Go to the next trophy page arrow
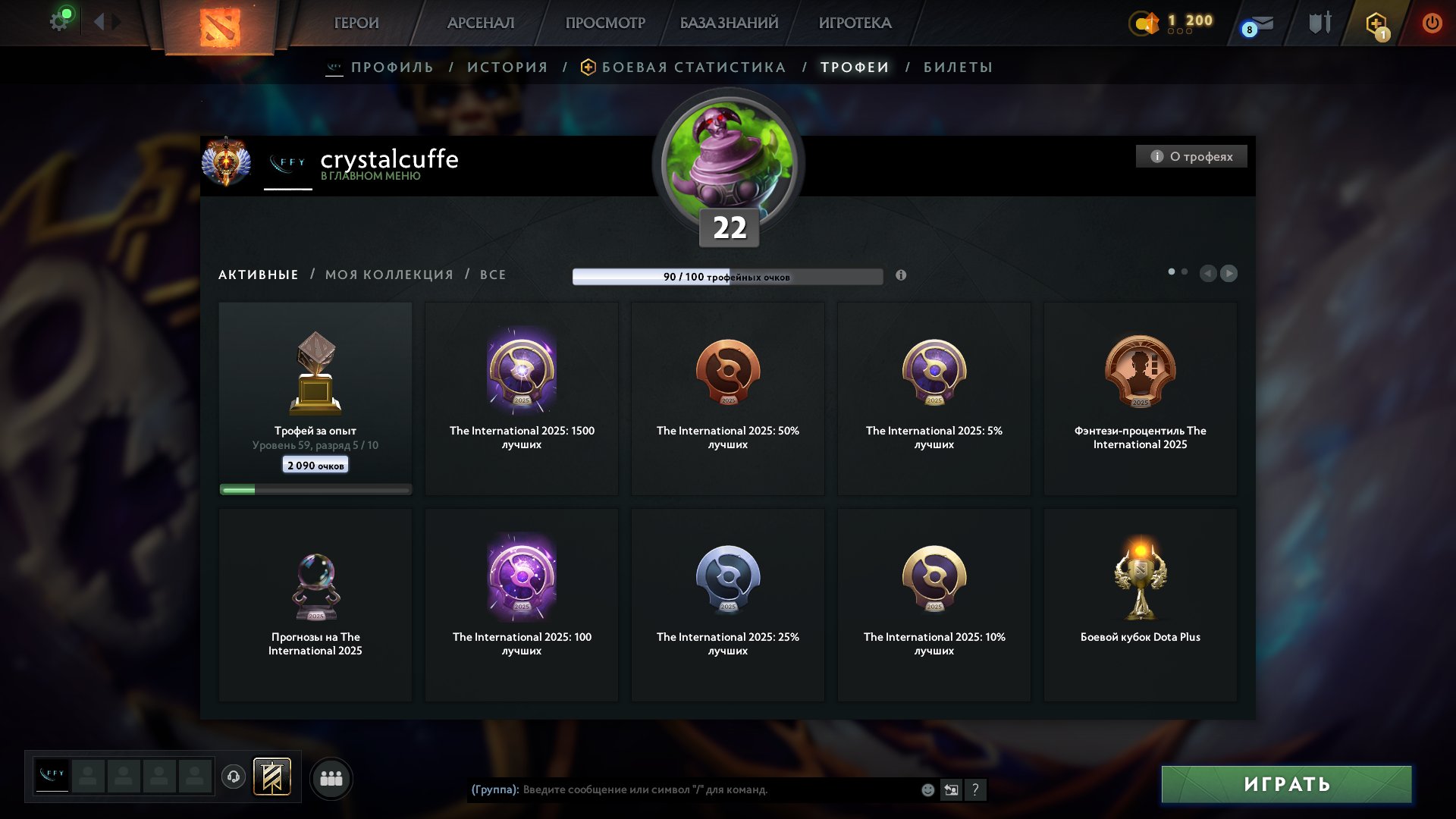Screen dimensions: 1456x819 coord(1228,273)
